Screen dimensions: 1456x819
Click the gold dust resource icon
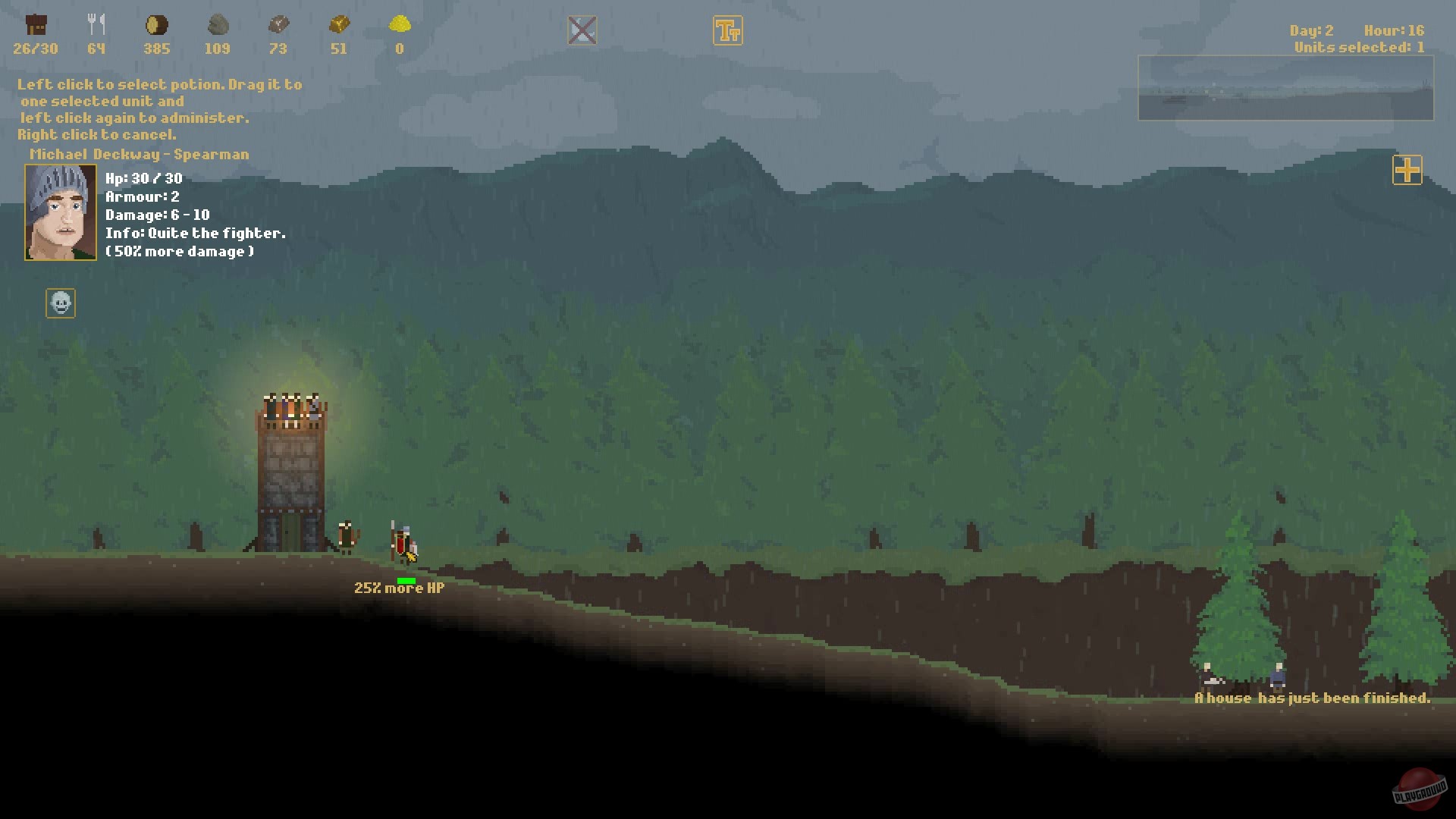click(399, 25)
